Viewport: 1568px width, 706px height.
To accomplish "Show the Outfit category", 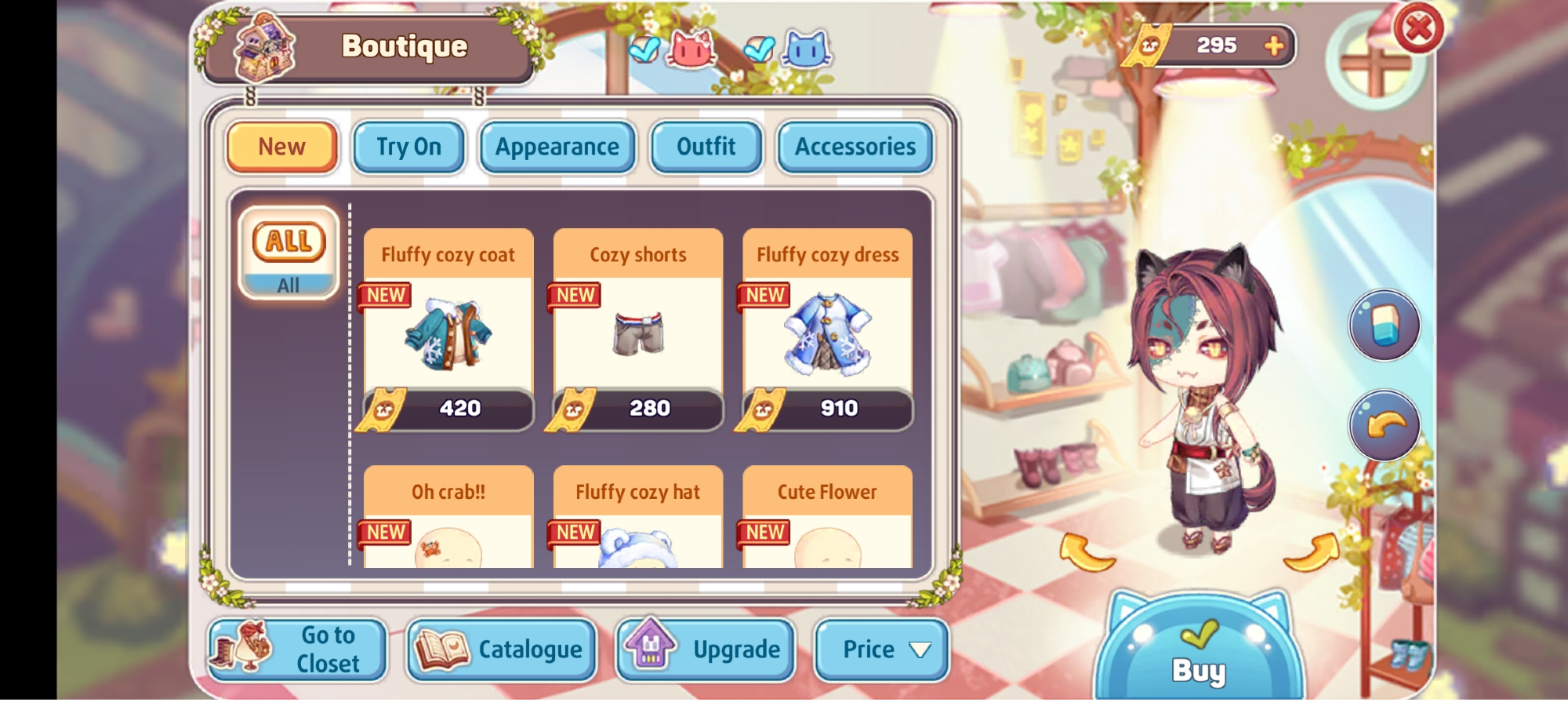I will [x=706, y=147].
